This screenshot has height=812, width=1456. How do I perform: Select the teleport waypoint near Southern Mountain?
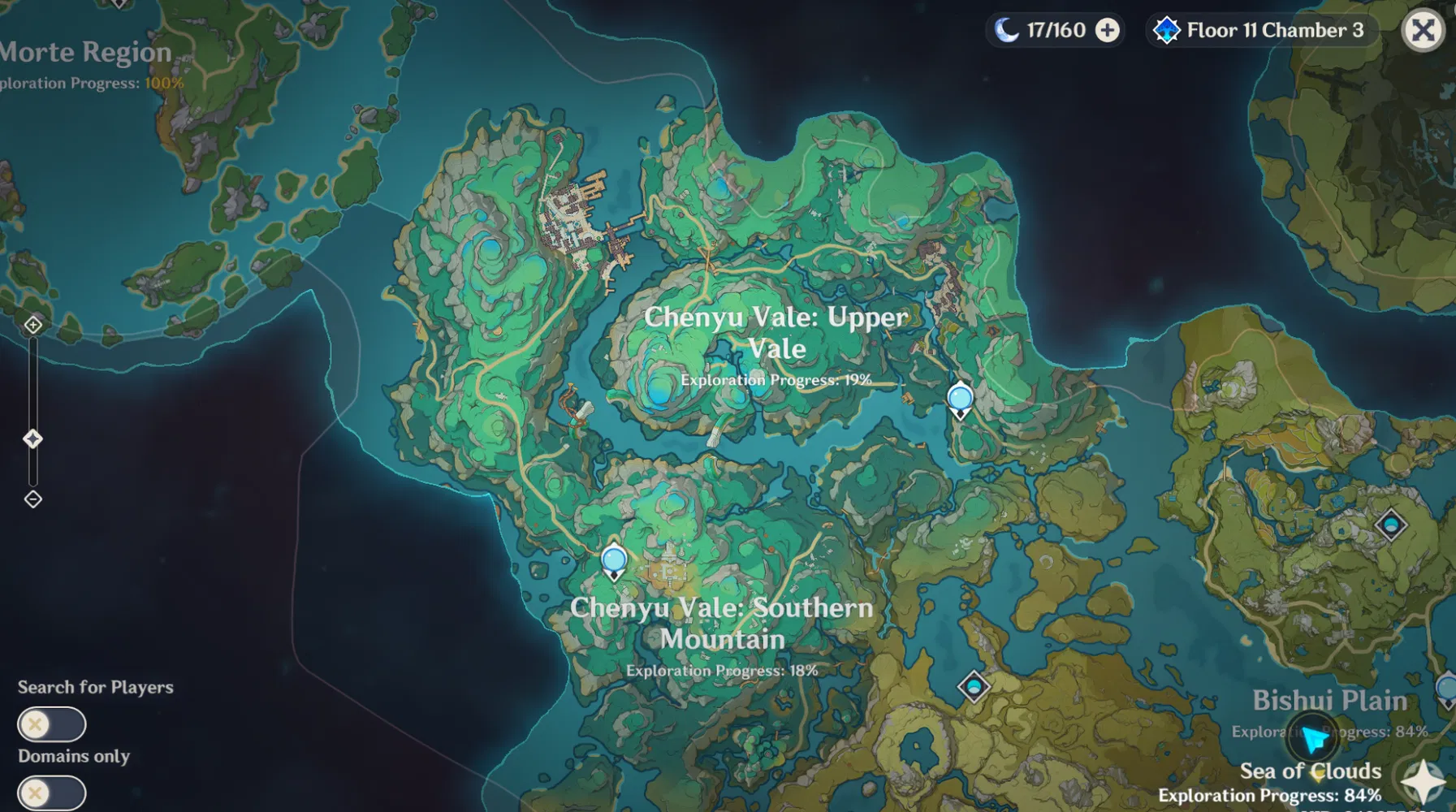tap(612, 558)
